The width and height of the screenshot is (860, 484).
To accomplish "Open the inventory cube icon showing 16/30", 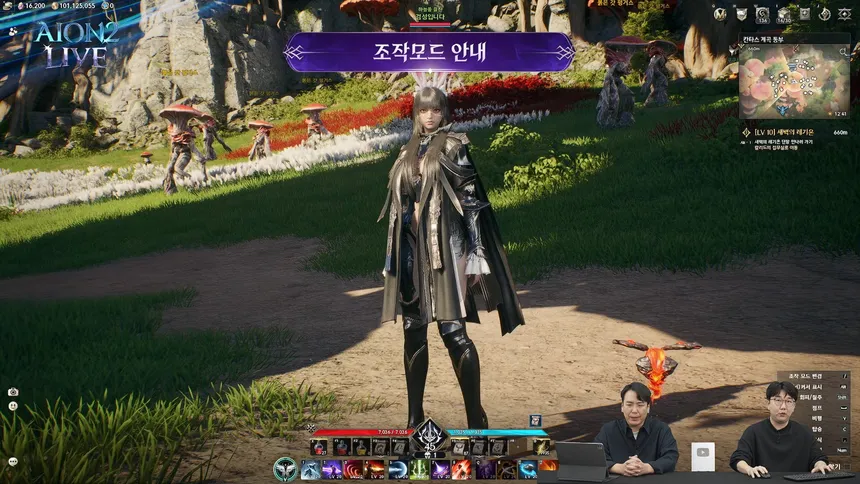I will click(x=784, y=14).
